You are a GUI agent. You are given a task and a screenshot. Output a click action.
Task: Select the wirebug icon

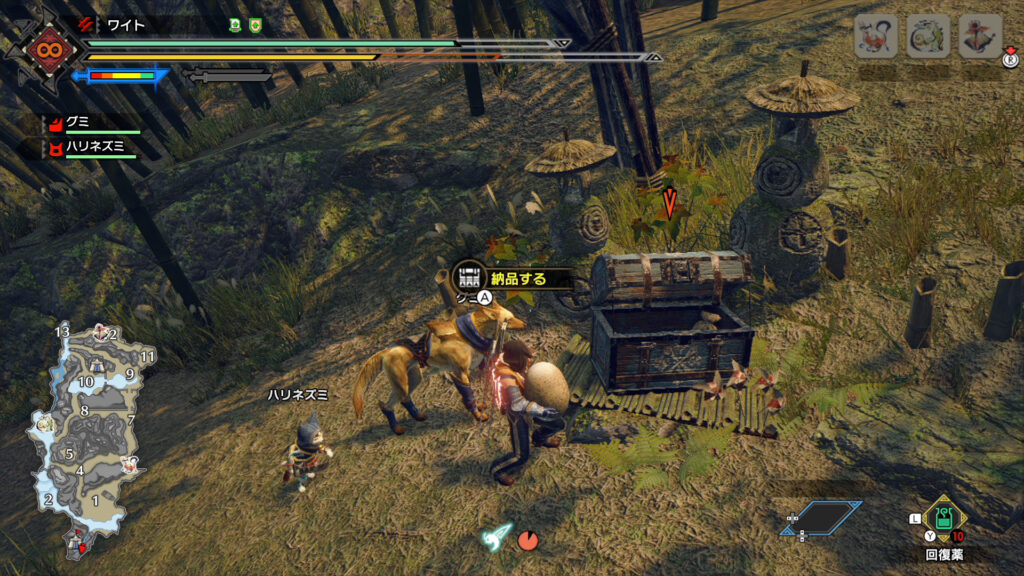[496, 535]
